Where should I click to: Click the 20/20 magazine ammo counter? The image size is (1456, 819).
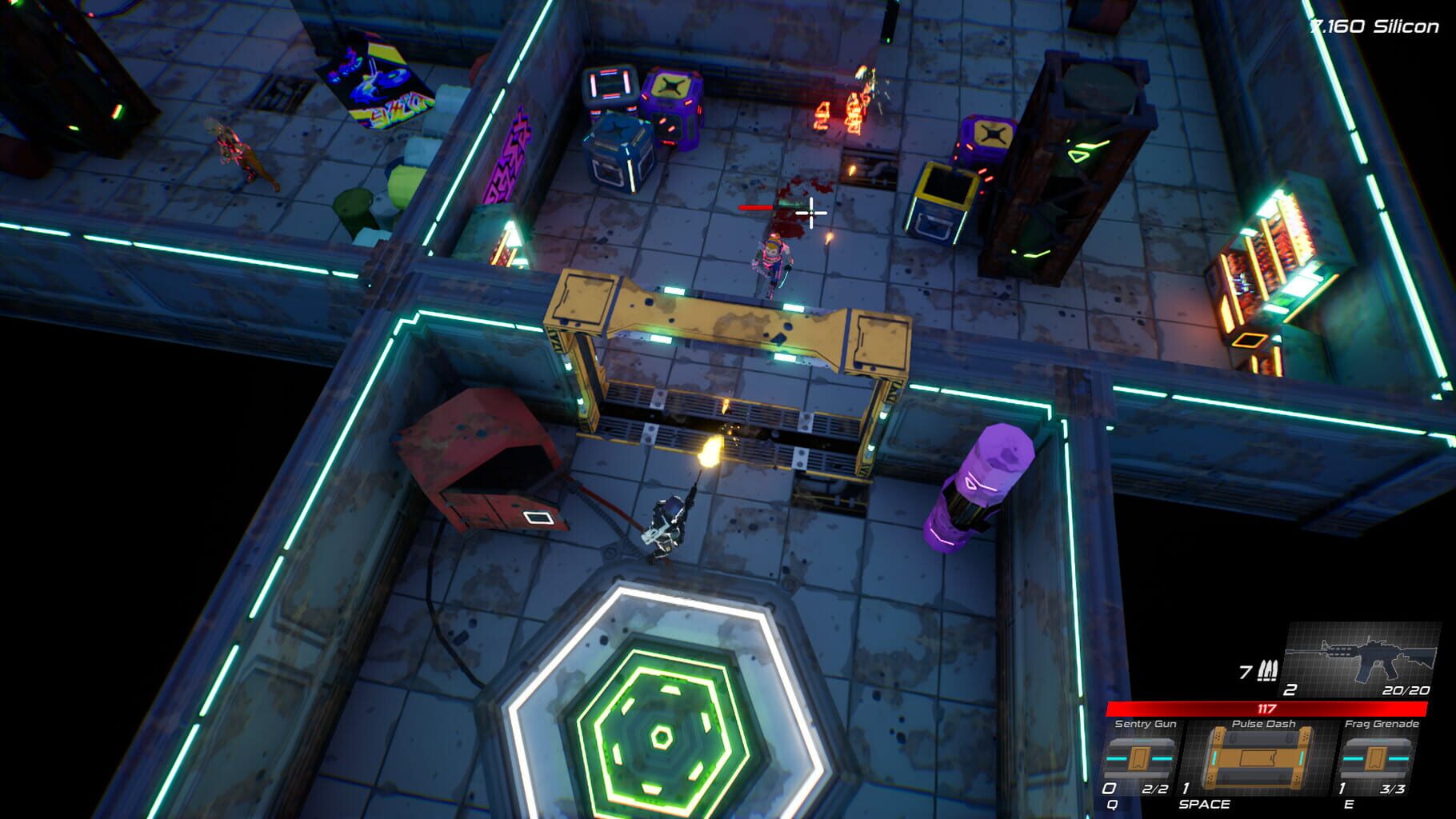tap(1407, 692)
